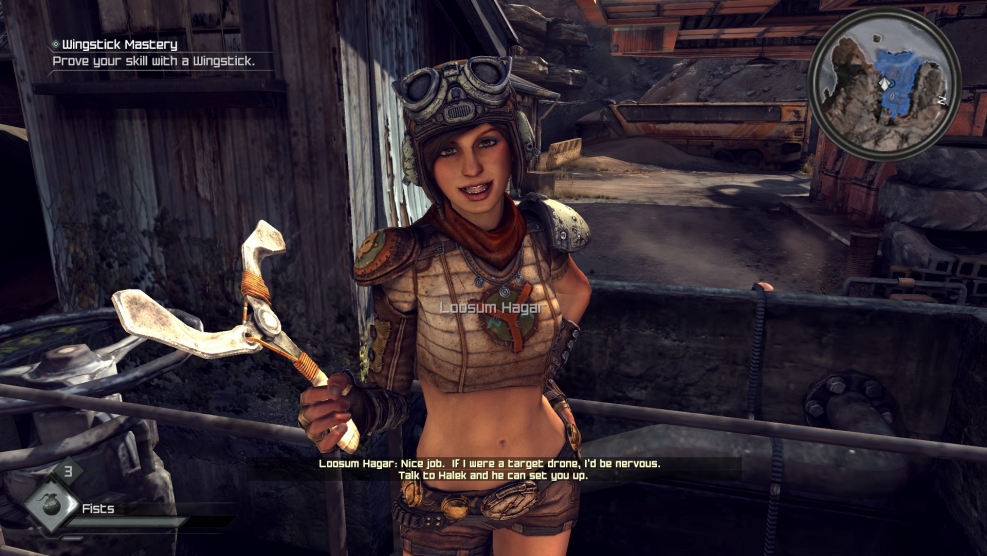Click the circular minimap

(883, 84)
